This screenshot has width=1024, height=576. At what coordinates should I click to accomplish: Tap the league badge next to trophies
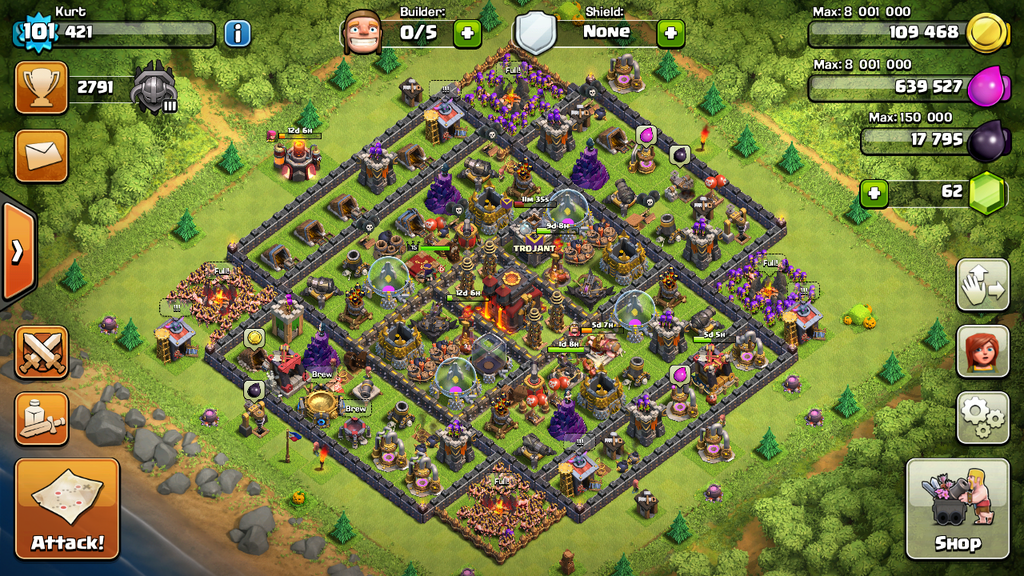154,88
